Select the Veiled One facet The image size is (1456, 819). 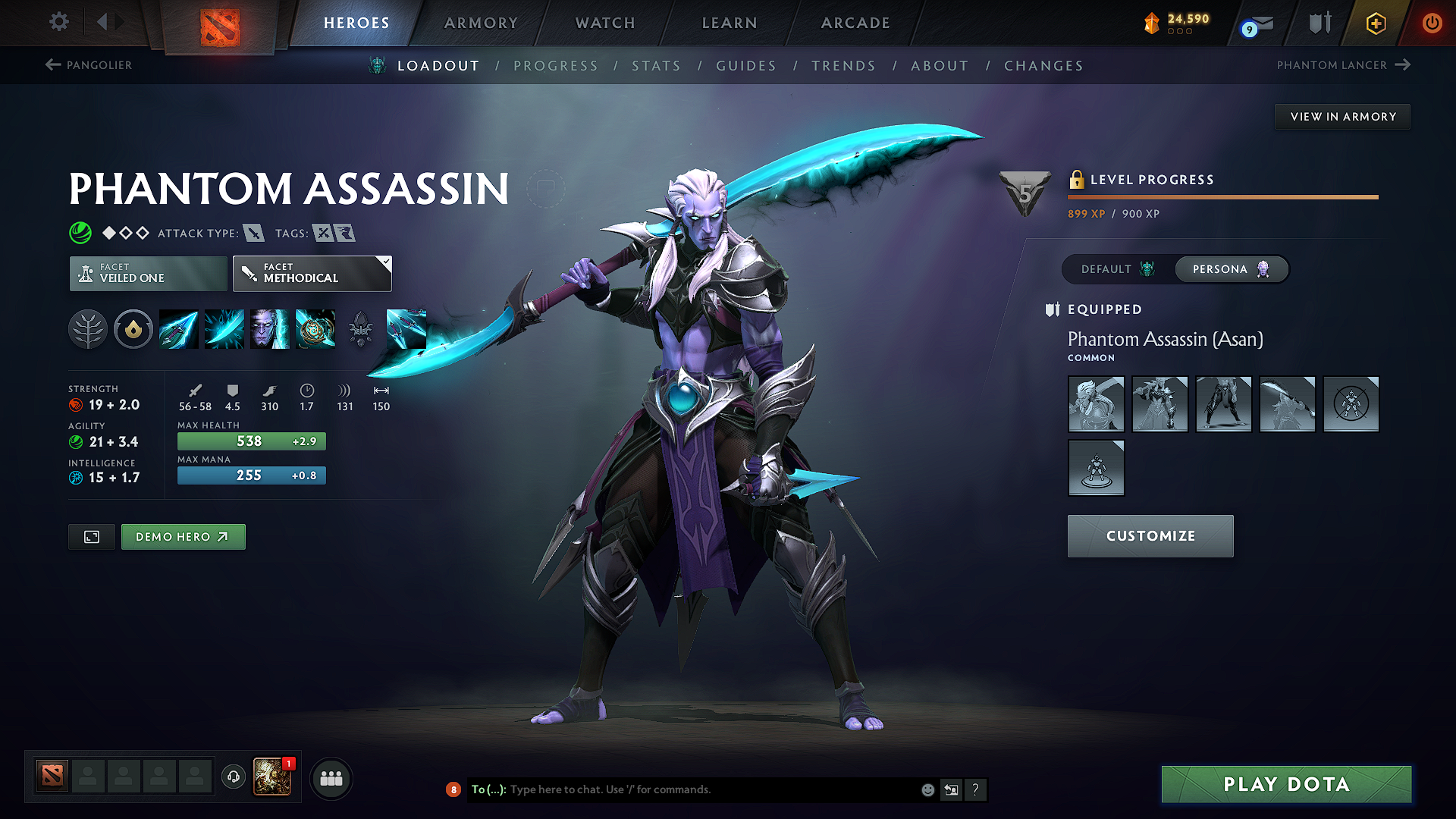pyautogui.click(x=148, y=273)
